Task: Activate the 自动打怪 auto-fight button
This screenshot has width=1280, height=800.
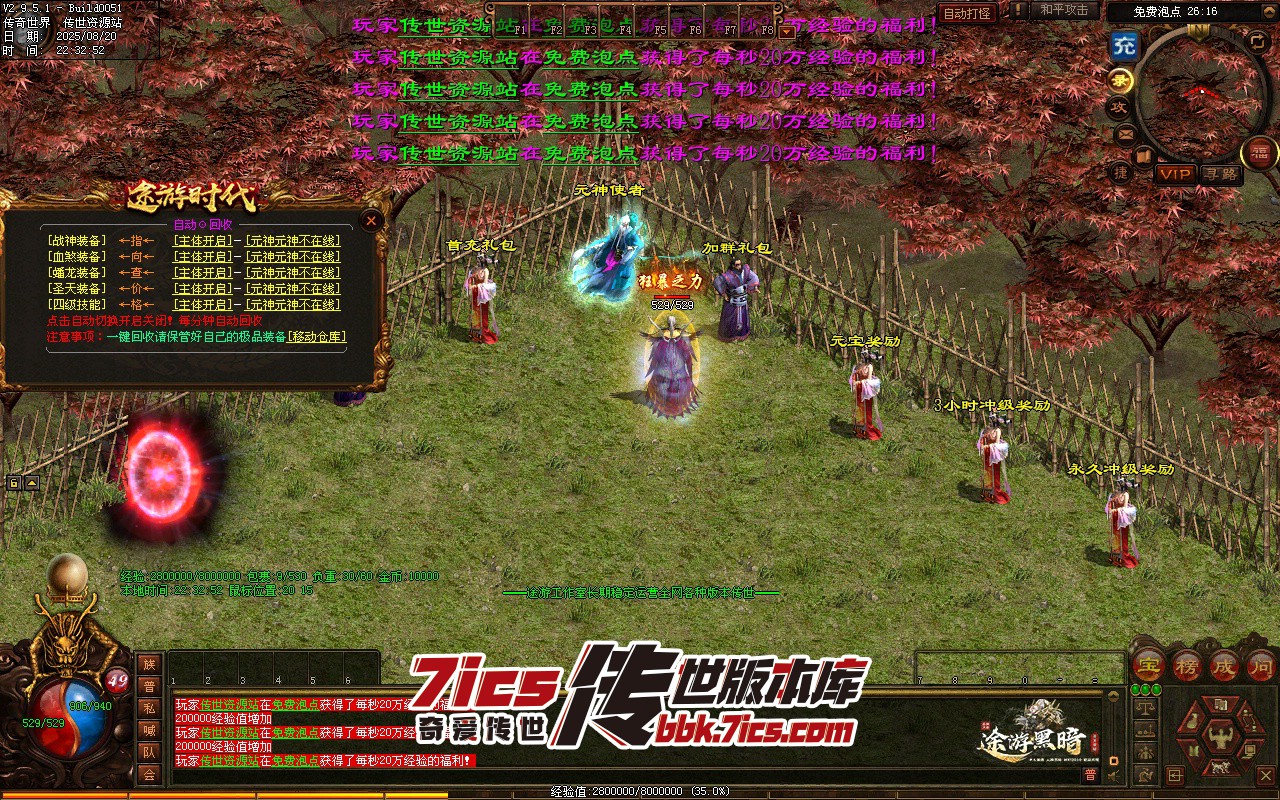Action: click(x=968, y=13)
